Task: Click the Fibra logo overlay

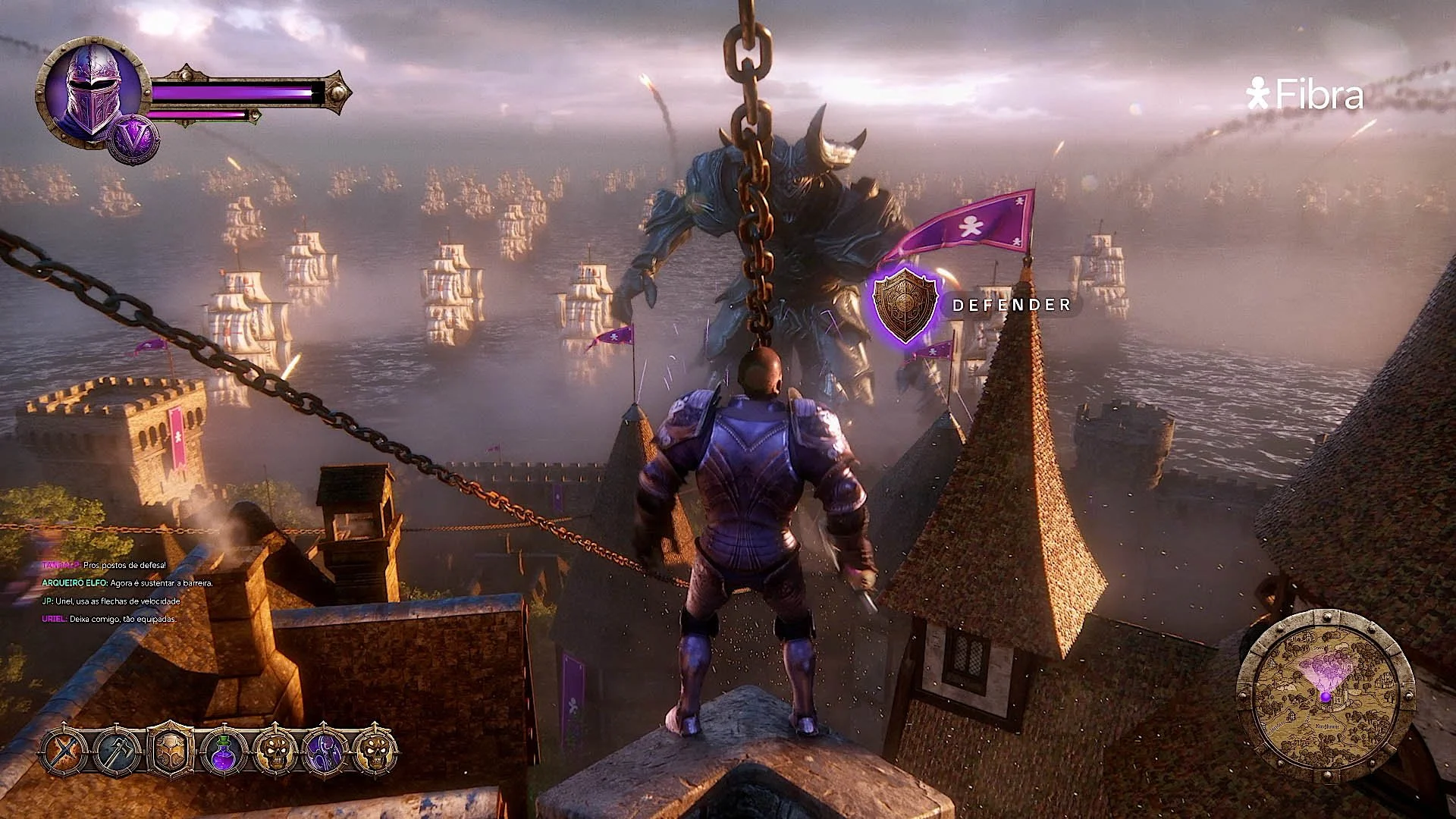Action: (x=1305, y=95)
